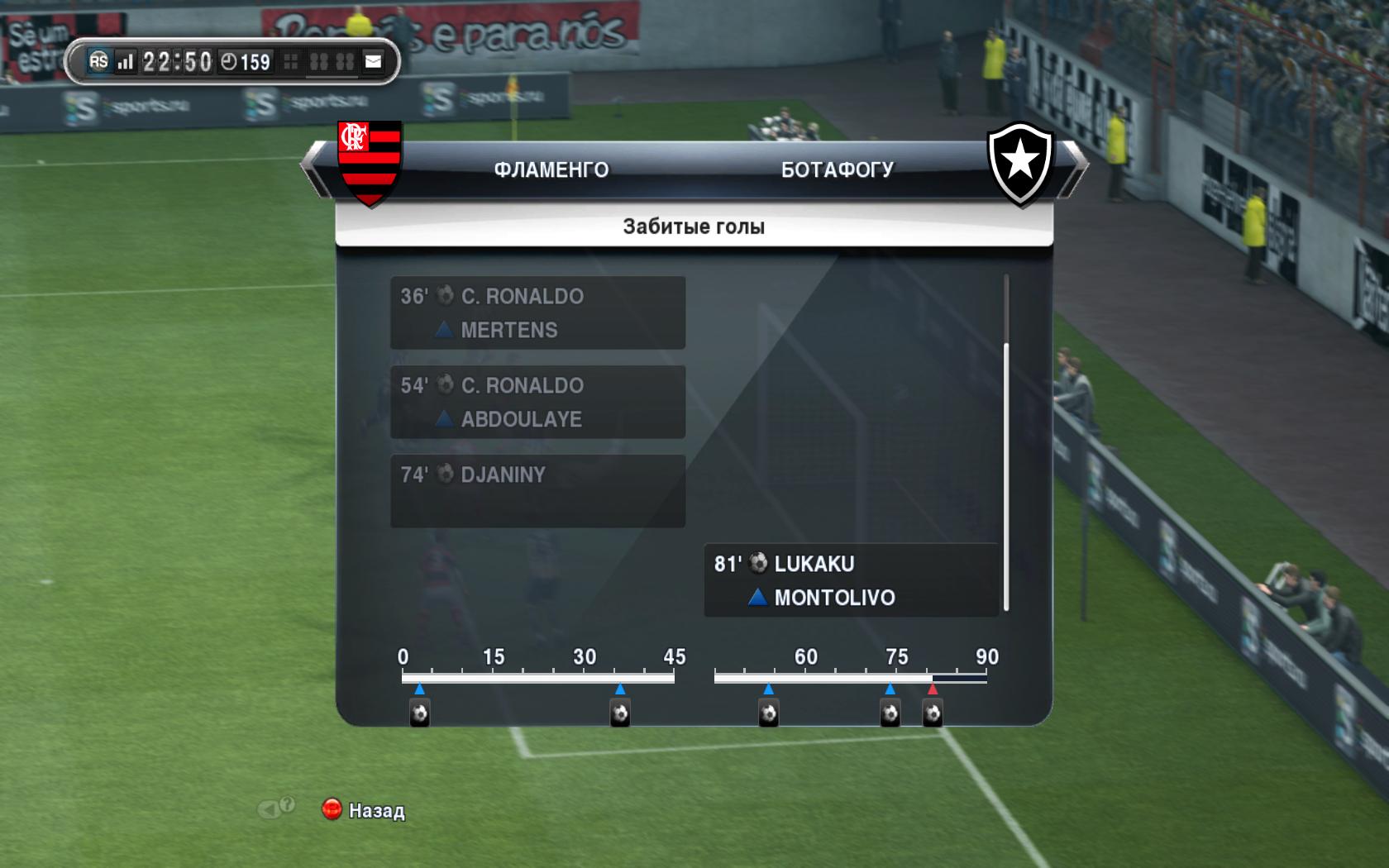Click the envelope message icon

click(x=374, y=61)
